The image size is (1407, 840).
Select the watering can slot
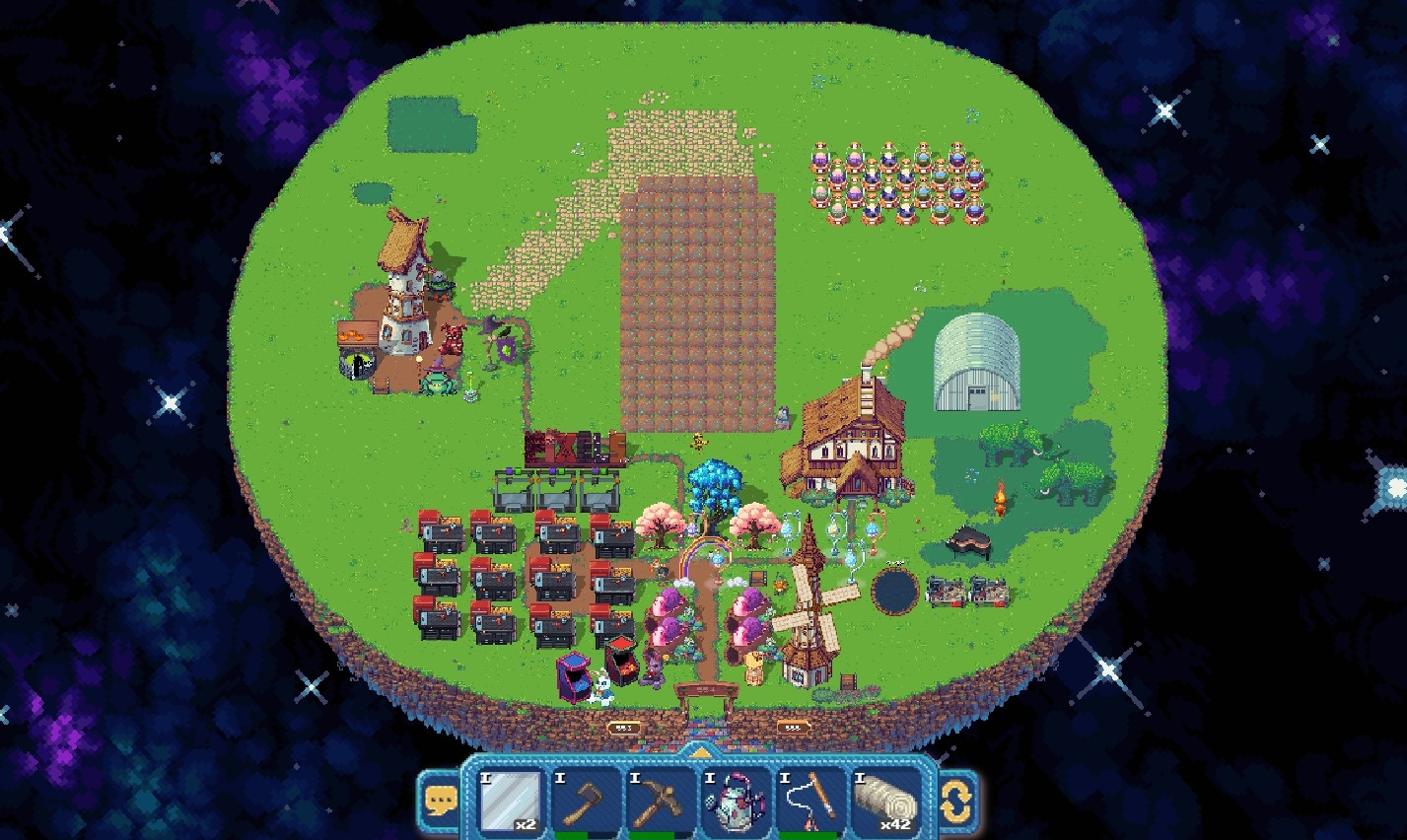click(x=736, y=800)
